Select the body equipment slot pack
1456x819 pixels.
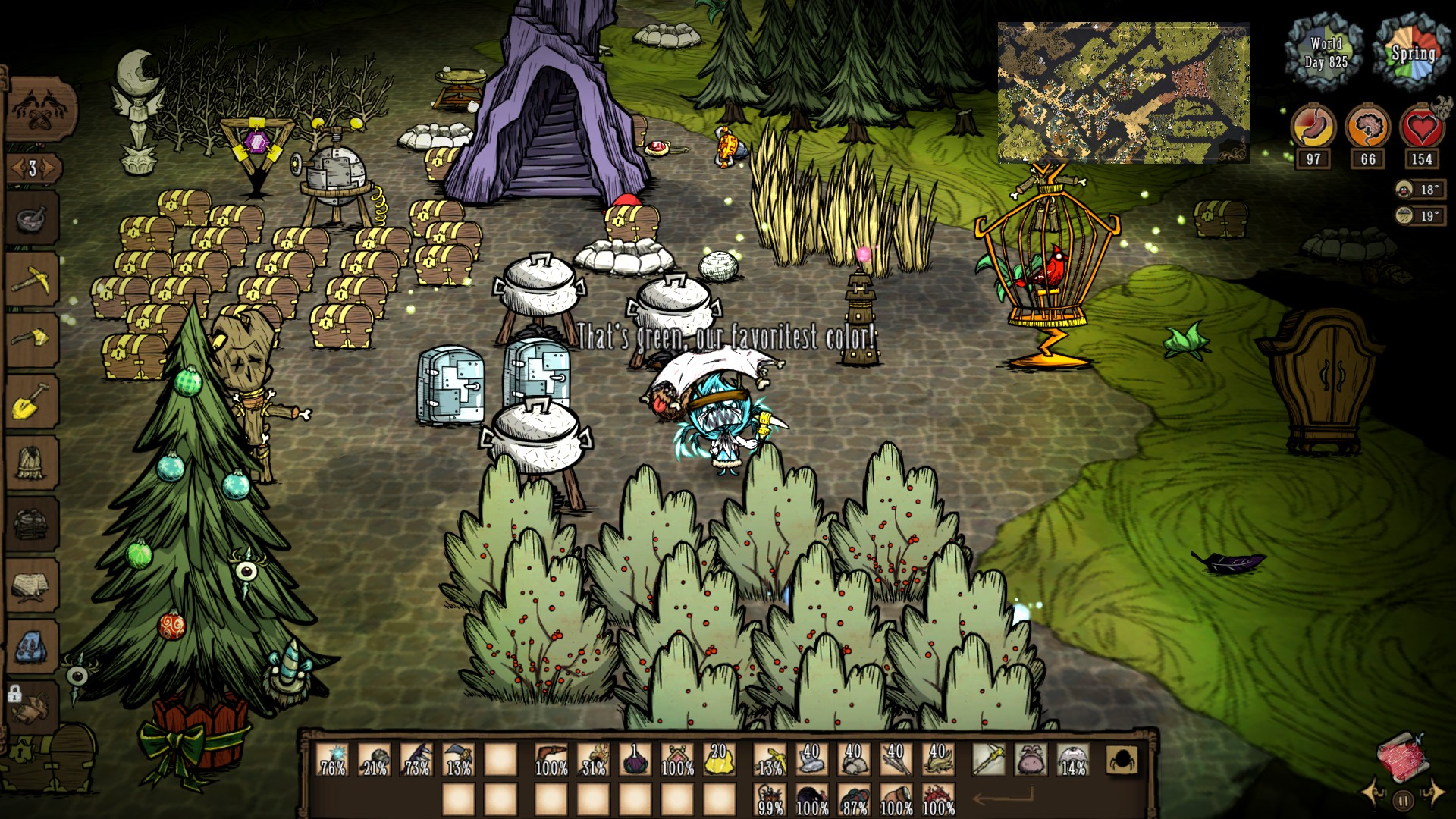click(1031, 759)
